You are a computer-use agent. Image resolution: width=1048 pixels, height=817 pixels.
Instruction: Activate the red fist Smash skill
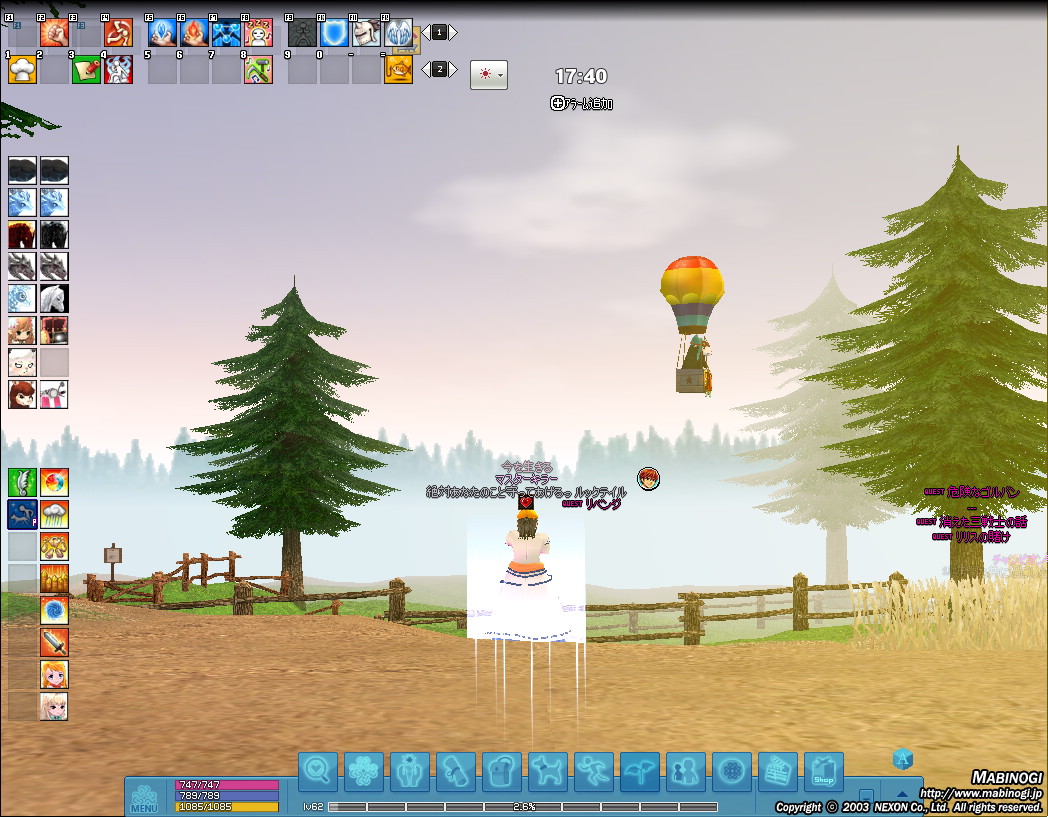pyautogui.click(x=54, y=33)
